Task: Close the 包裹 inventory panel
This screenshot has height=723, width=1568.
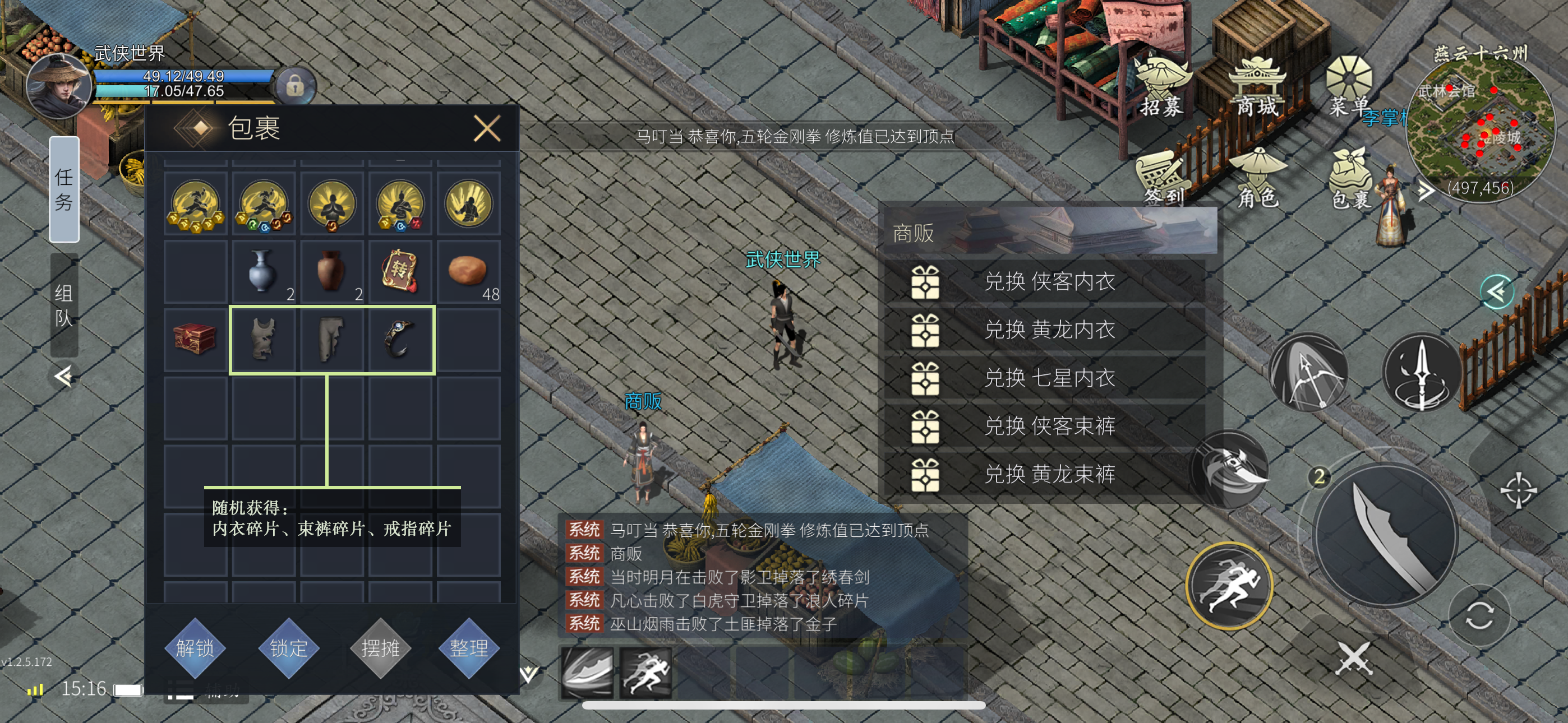Action: pos(487,129)
